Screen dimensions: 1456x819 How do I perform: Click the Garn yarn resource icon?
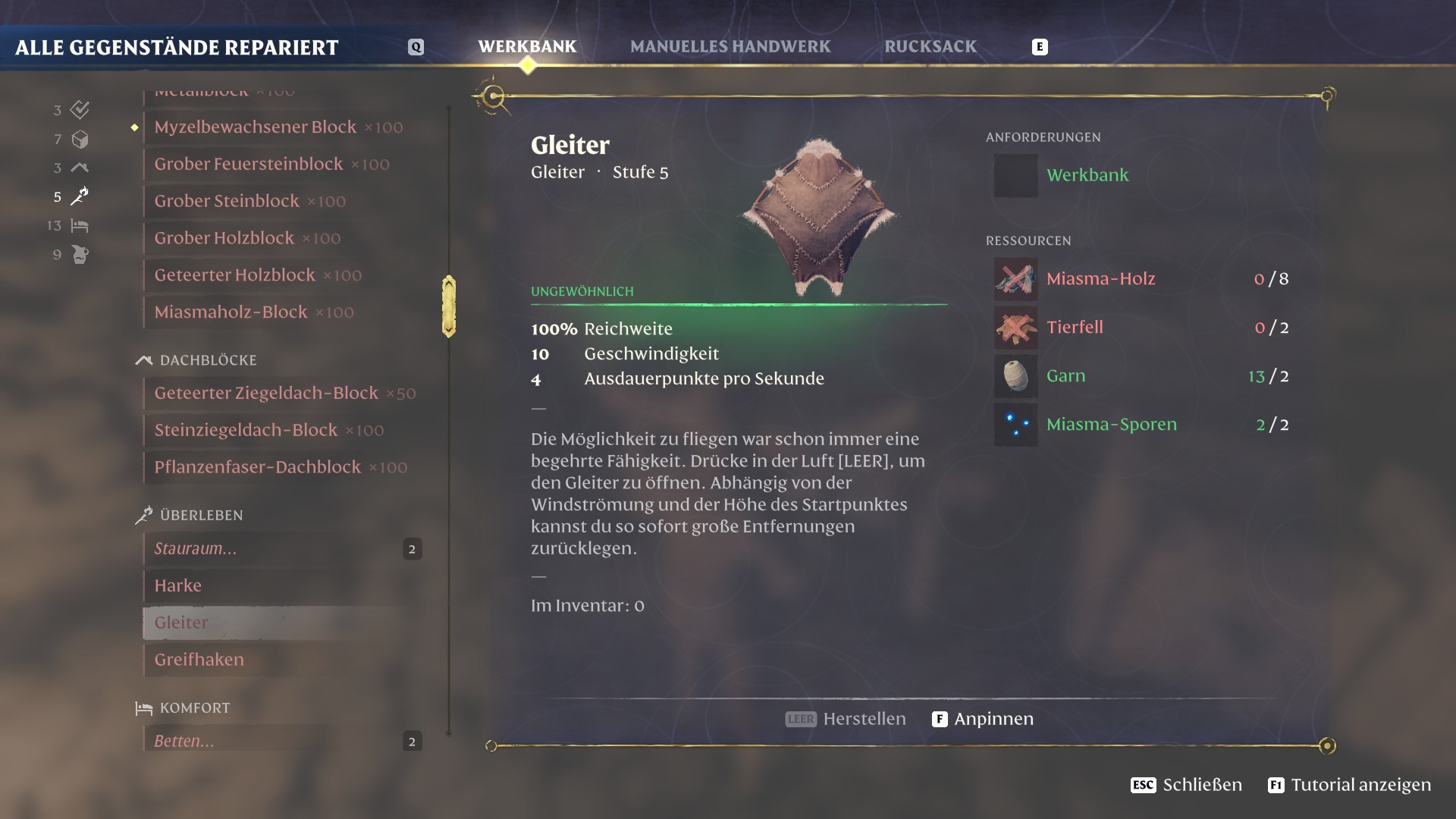tap(1015, 376)
